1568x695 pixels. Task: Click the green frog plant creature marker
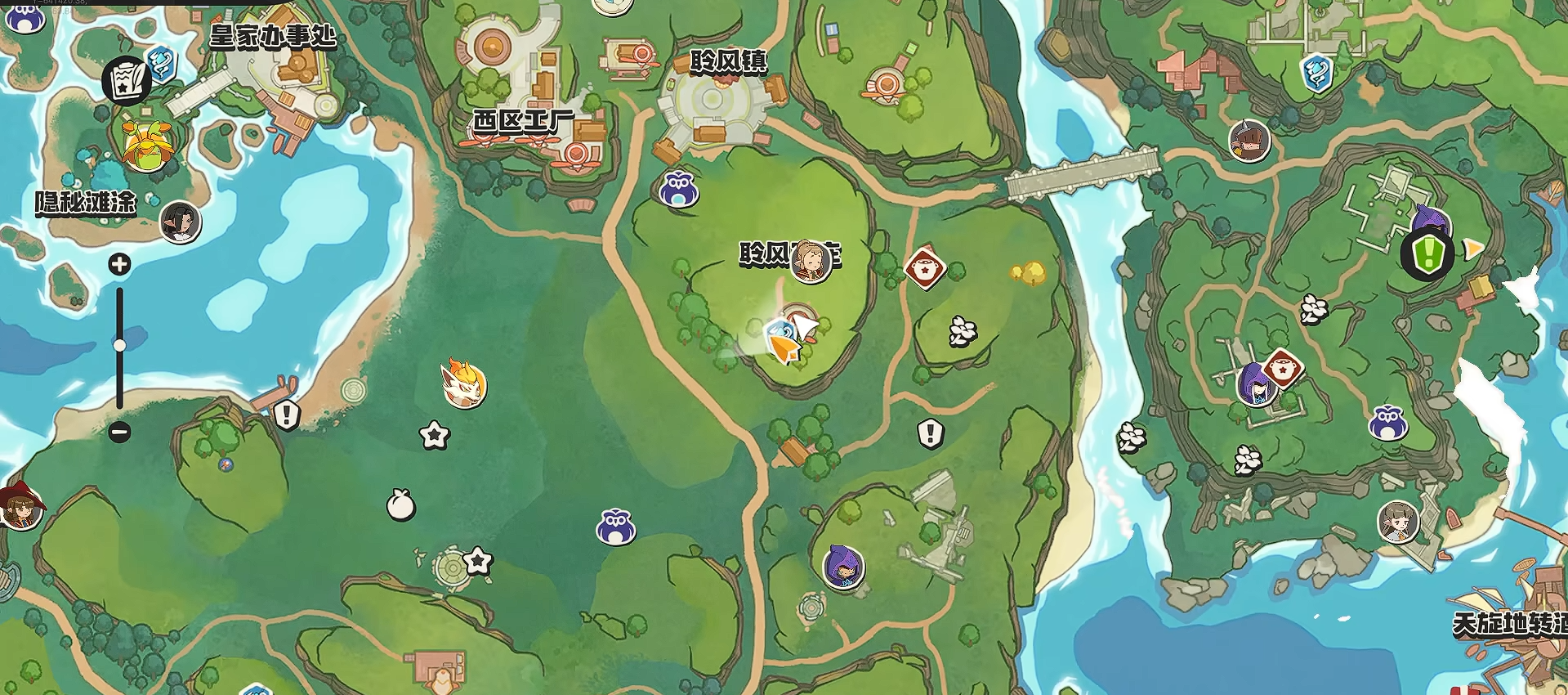point(147,146)
